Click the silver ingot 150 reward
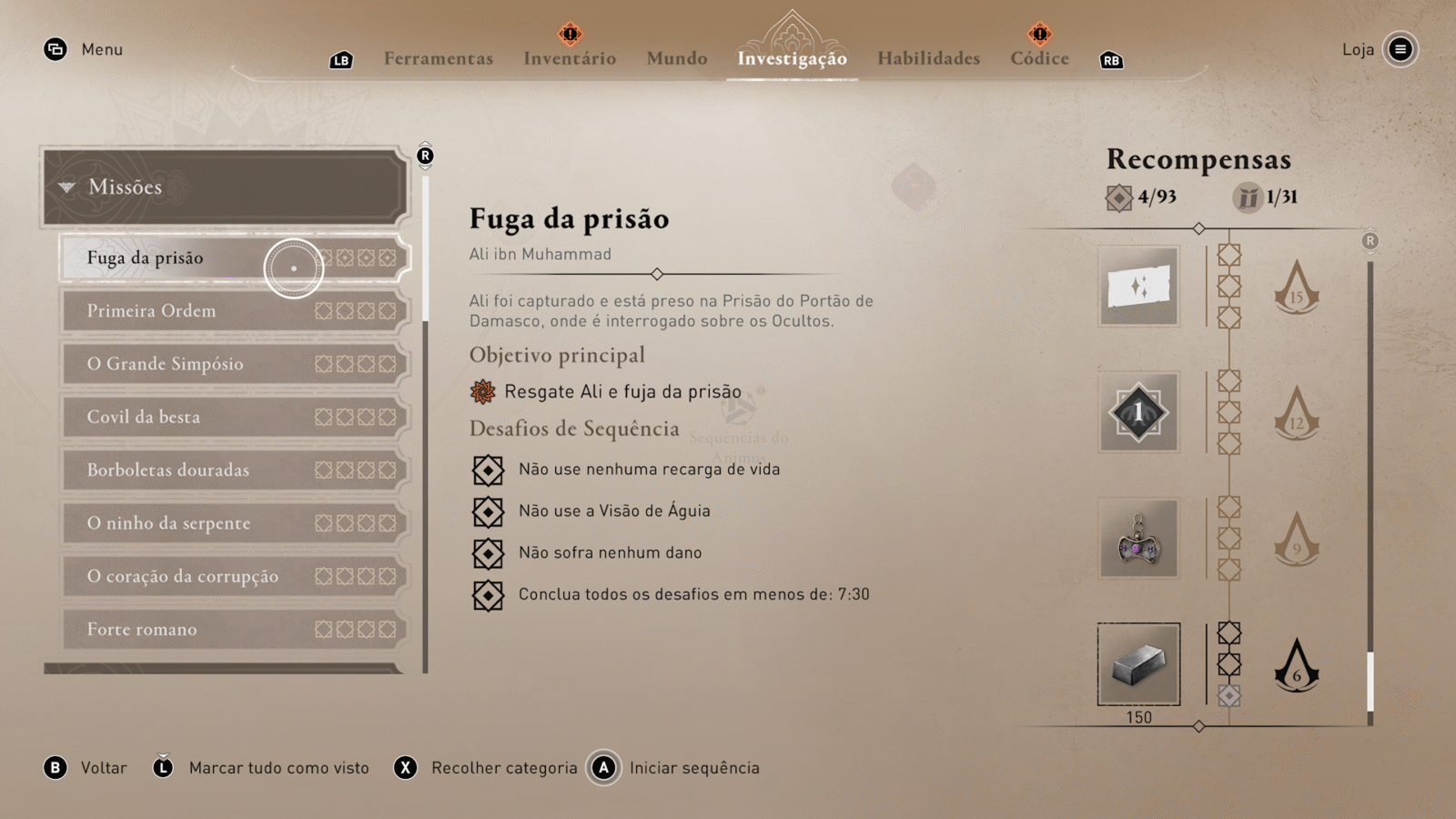 (1138, 664)
